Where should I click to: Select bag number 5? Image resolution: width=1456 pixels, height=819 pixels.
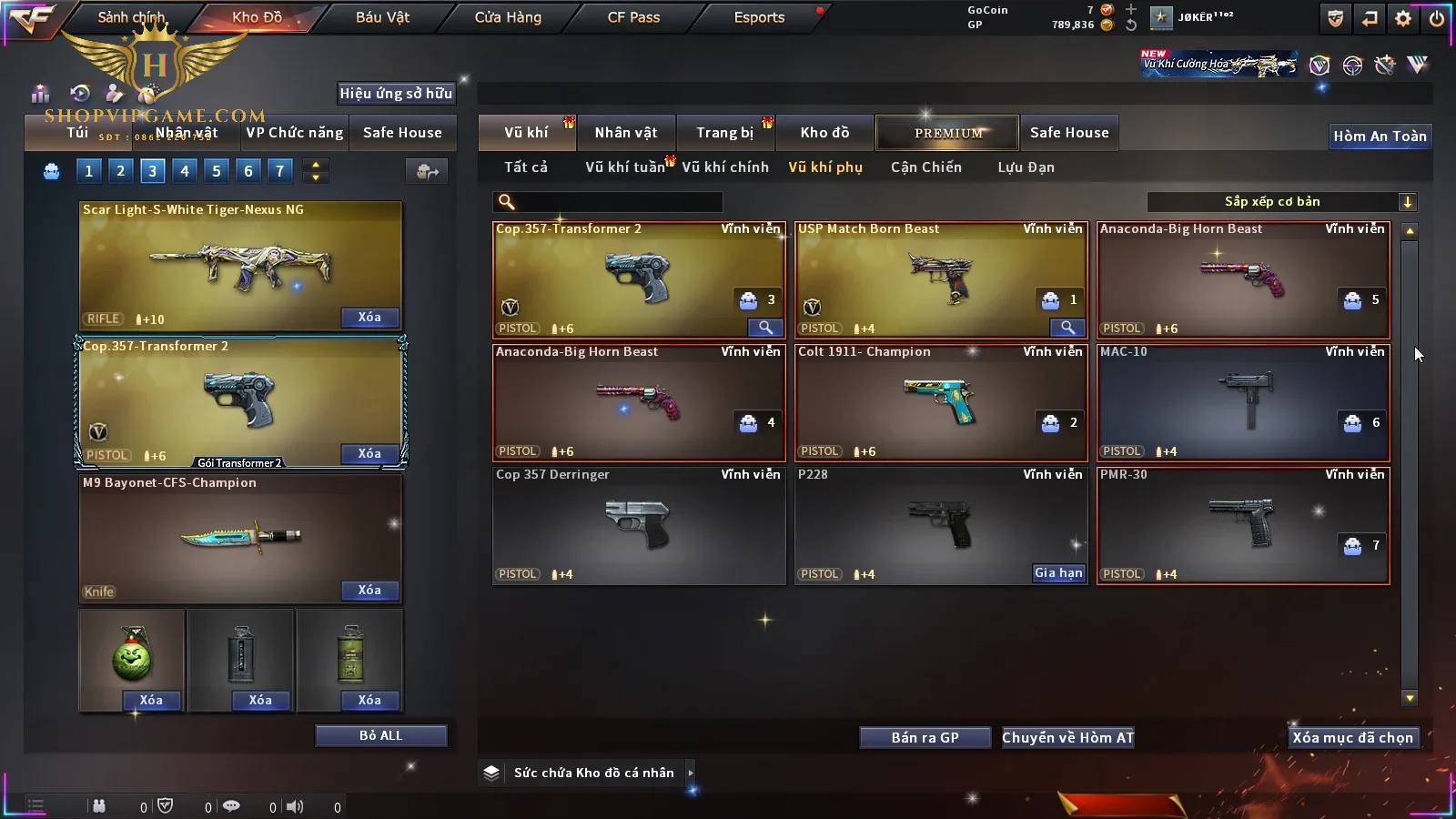click(x=216, y=170)
